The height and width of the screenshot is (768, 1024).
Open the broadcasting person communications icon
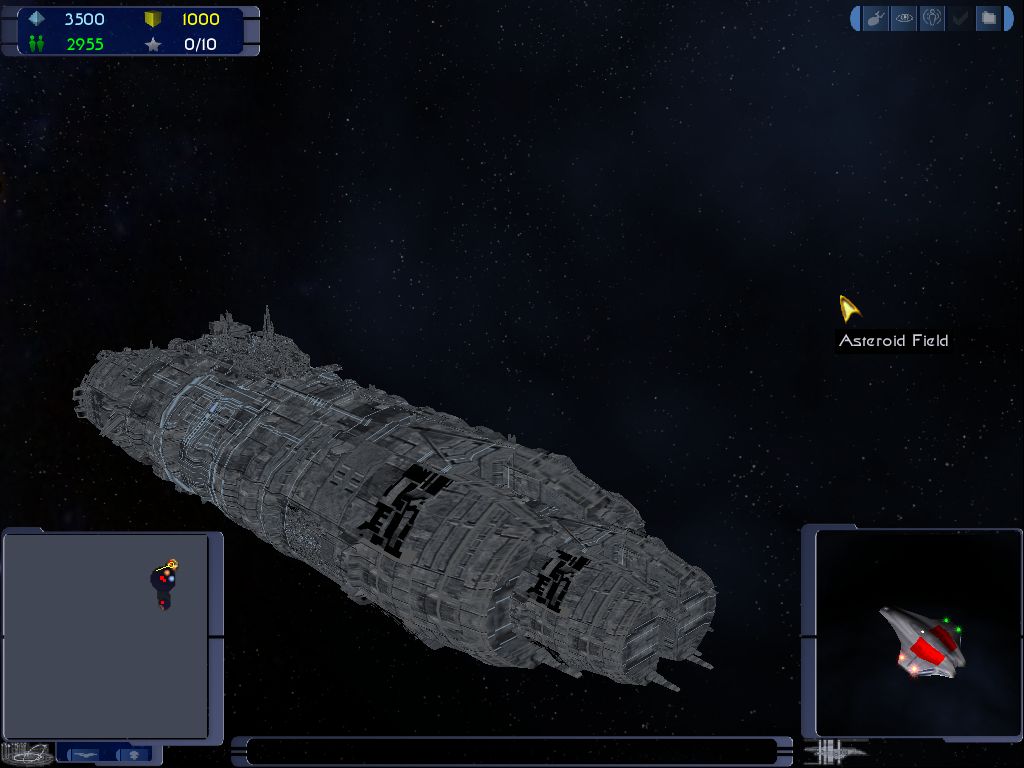point(932,18)
